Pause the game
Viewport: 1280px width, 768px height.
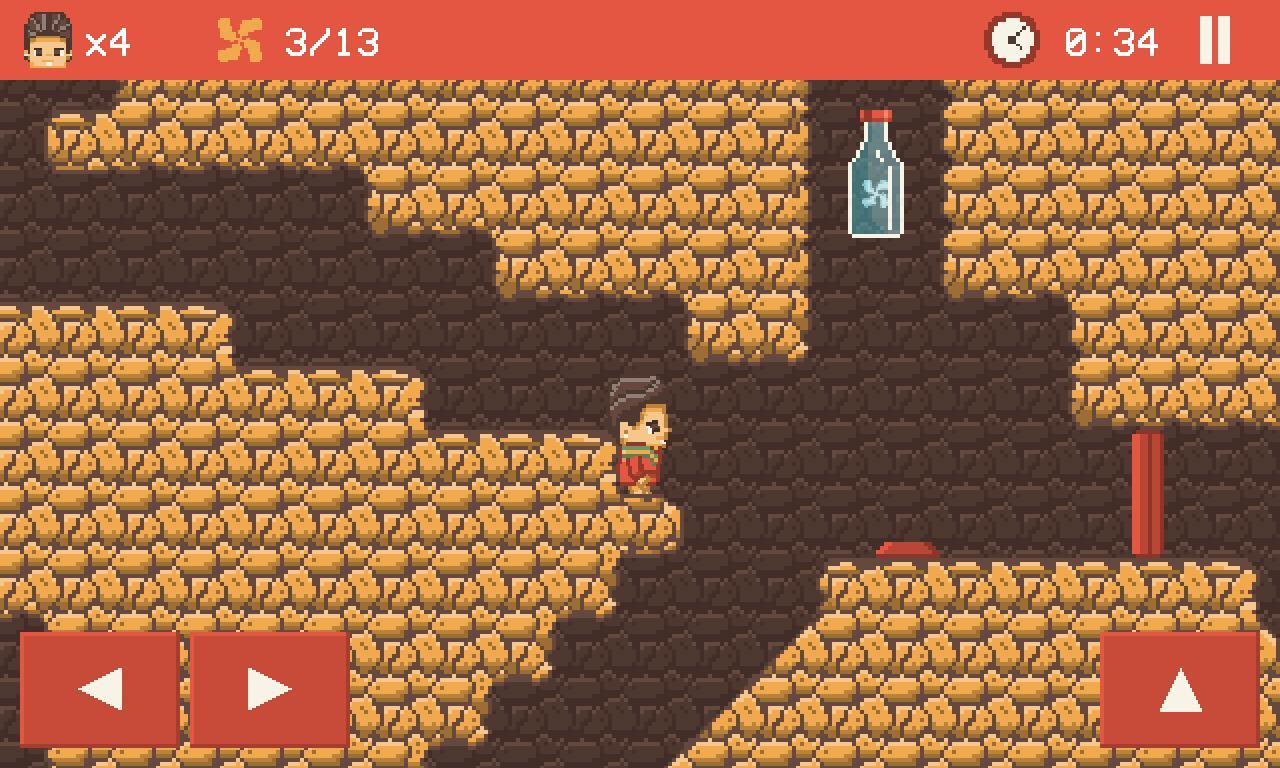click(1214, 41)
